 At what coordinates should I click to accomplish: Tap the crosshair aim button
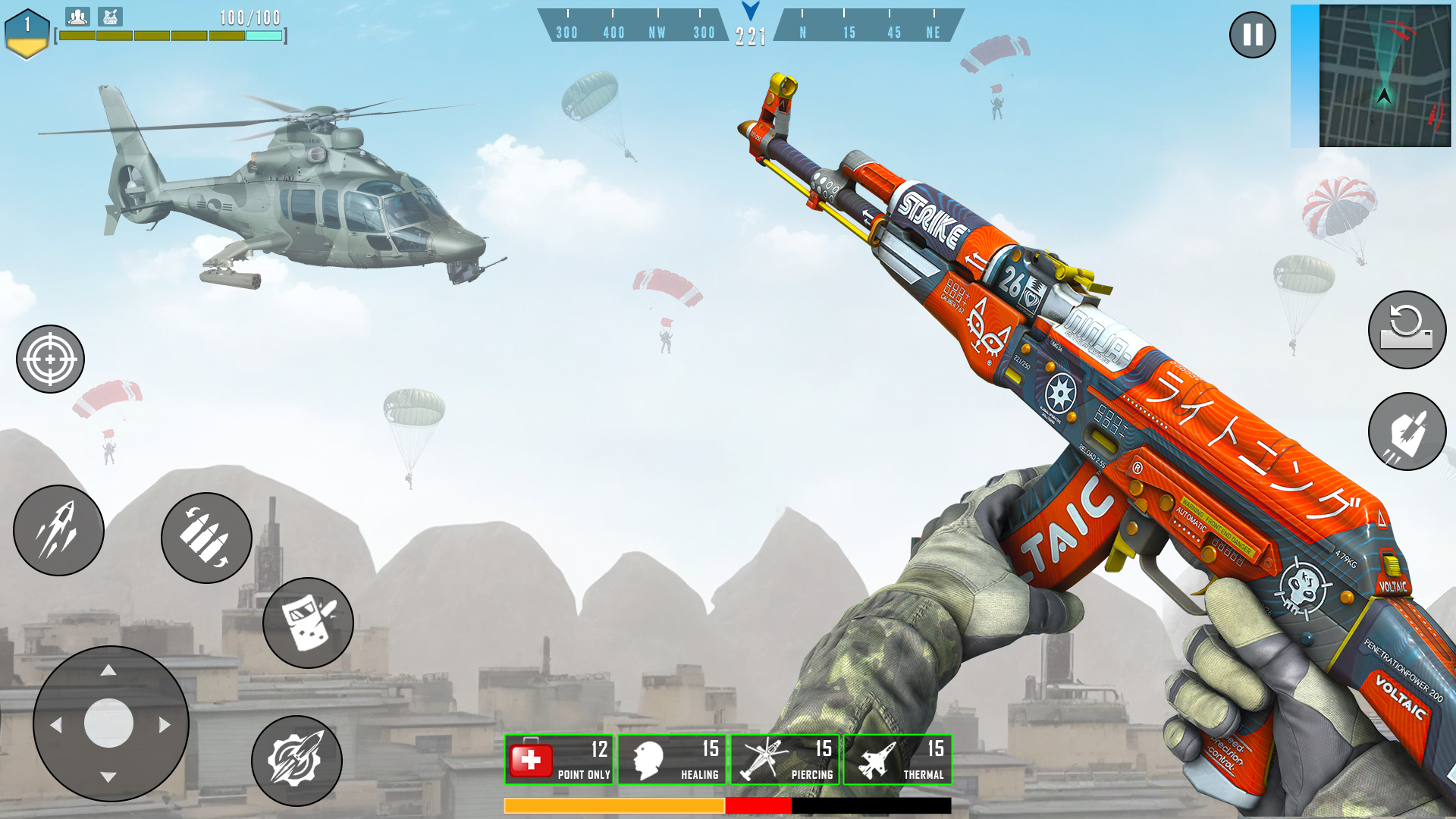click(x=50, y=359)
